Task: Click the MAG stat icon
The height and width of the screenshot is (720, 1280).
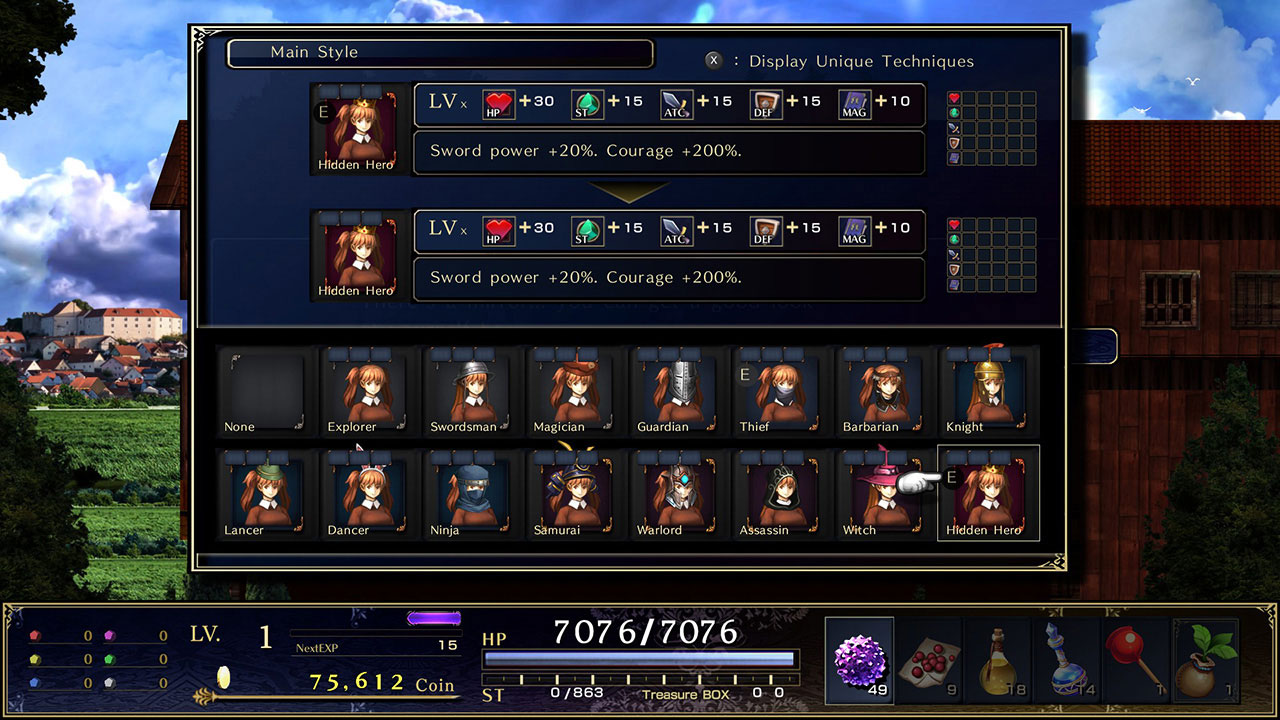Action: [853, 103]
